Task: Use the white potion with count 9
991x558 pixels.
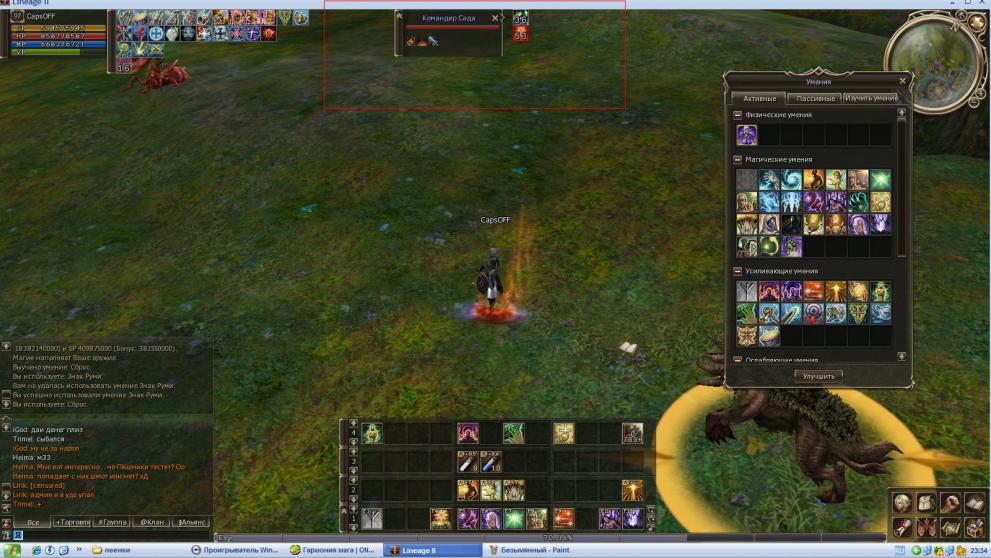Action: click(x=467, y=461)
